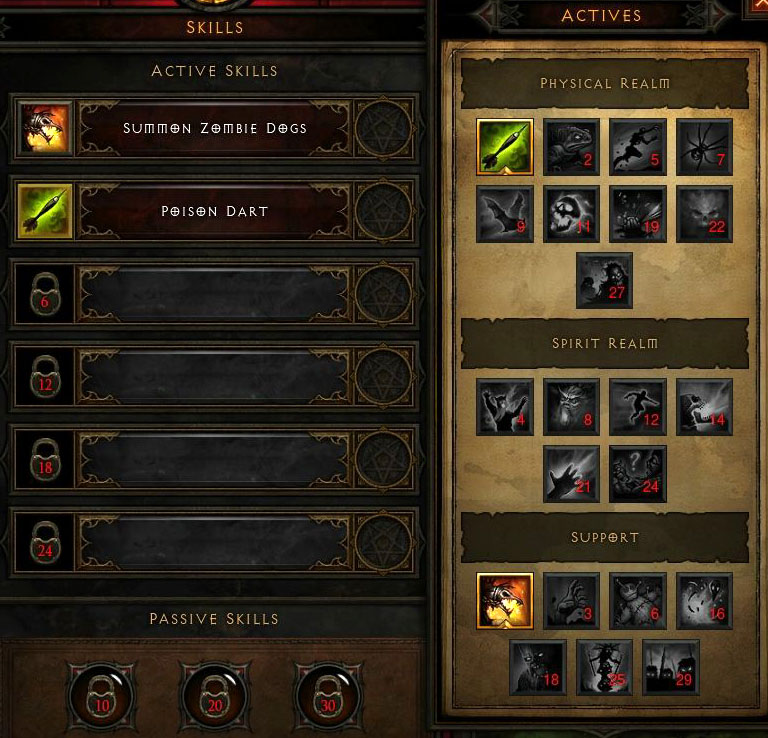Pick the Physical Realm skill unlocking at level 27
Viewport: 768px width, 738px height.
605,280
